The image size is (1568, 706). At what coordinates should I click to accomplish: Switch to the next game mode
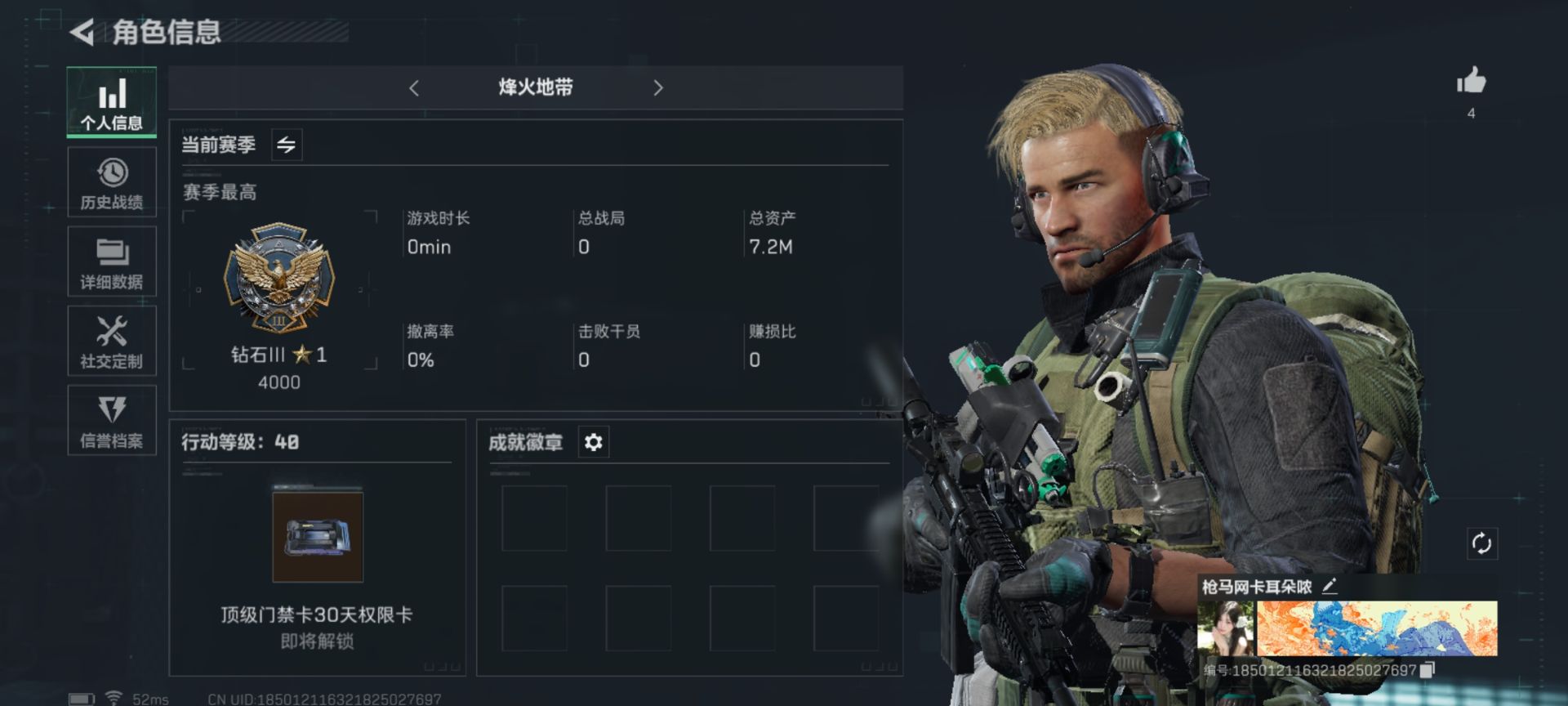click(x=658, y=87)
